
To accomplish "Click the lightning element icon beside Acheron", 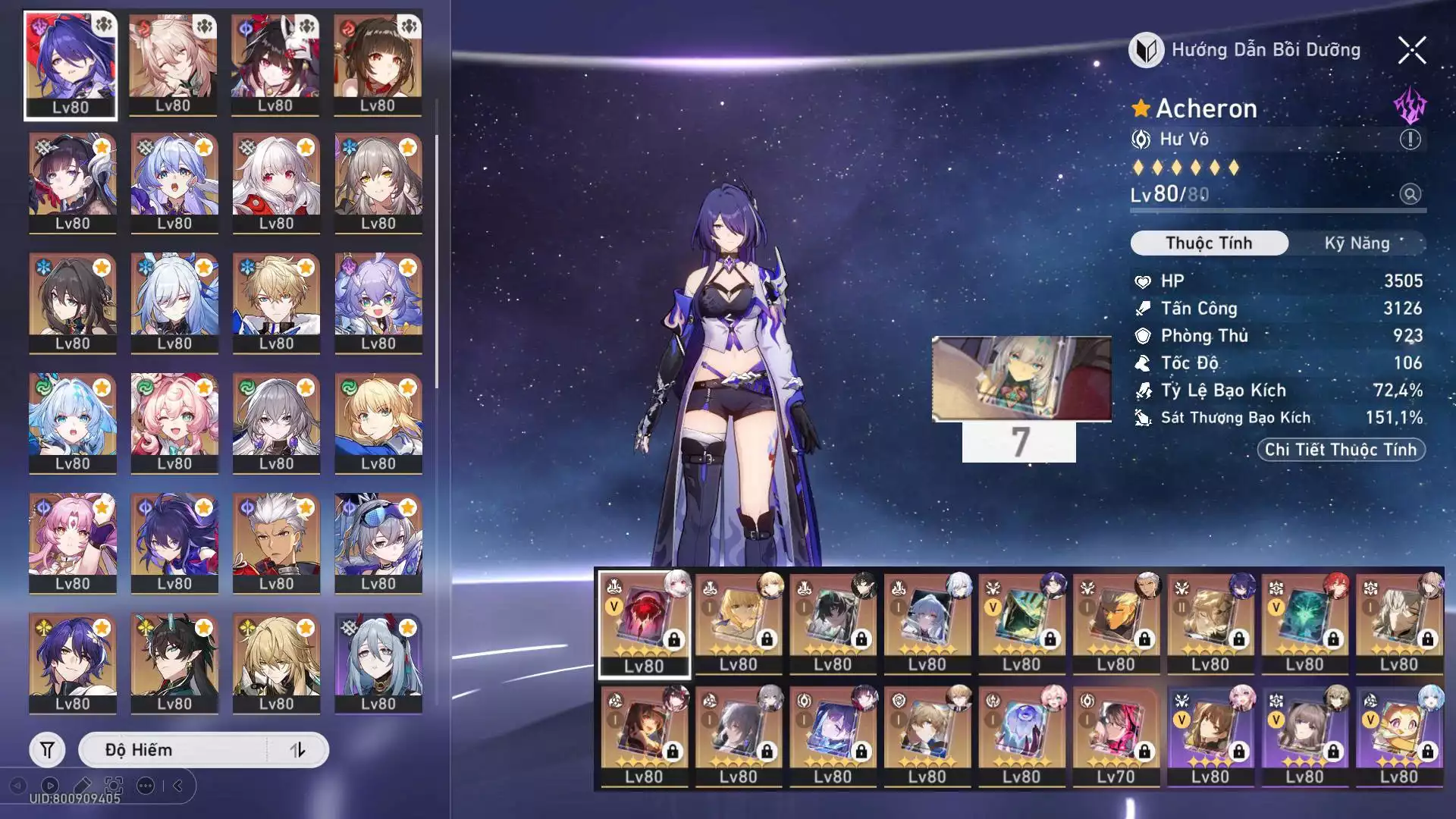I will [x=1410, y=106].
